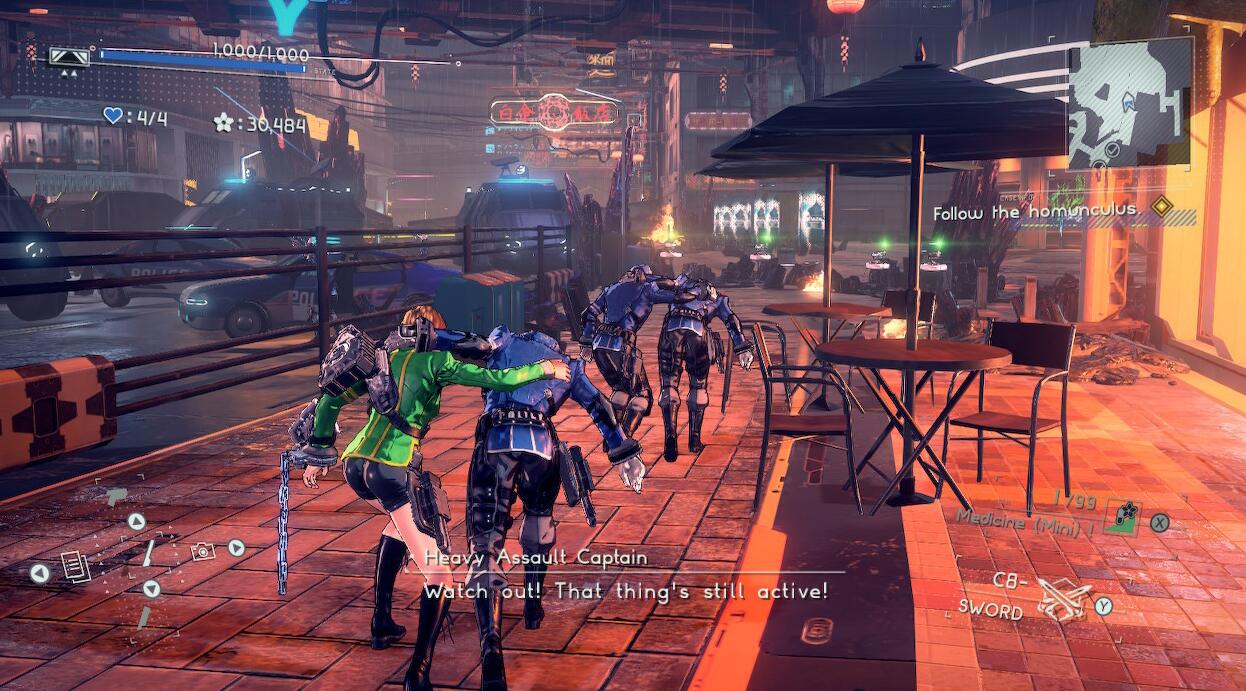This screenshot has width=1246, height=691.
Task: Select the Follow the homunculus objective
Action: (1022, 211)
